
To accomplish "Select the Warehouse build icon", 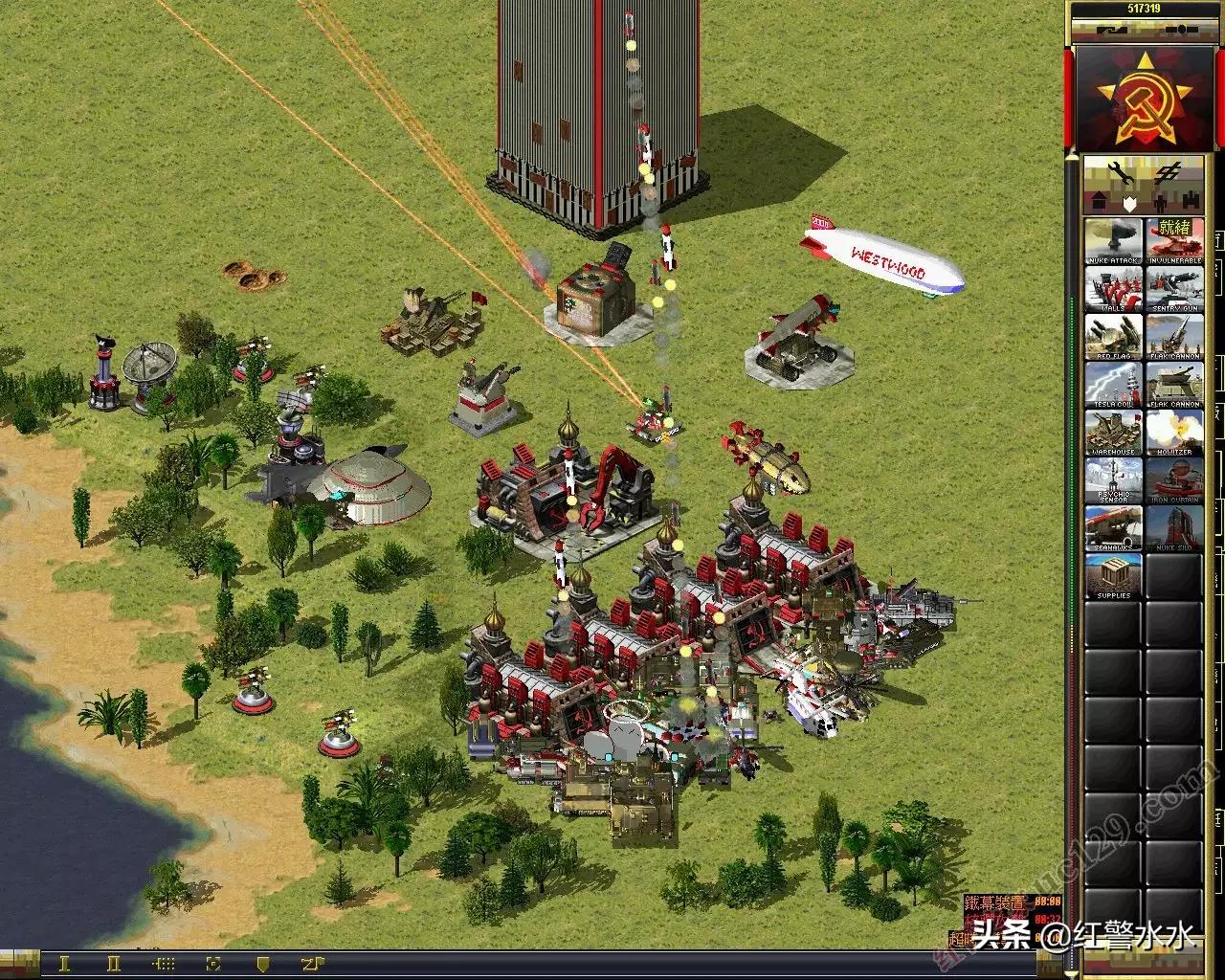I will pyautogui.click(x=1113, y=434).
